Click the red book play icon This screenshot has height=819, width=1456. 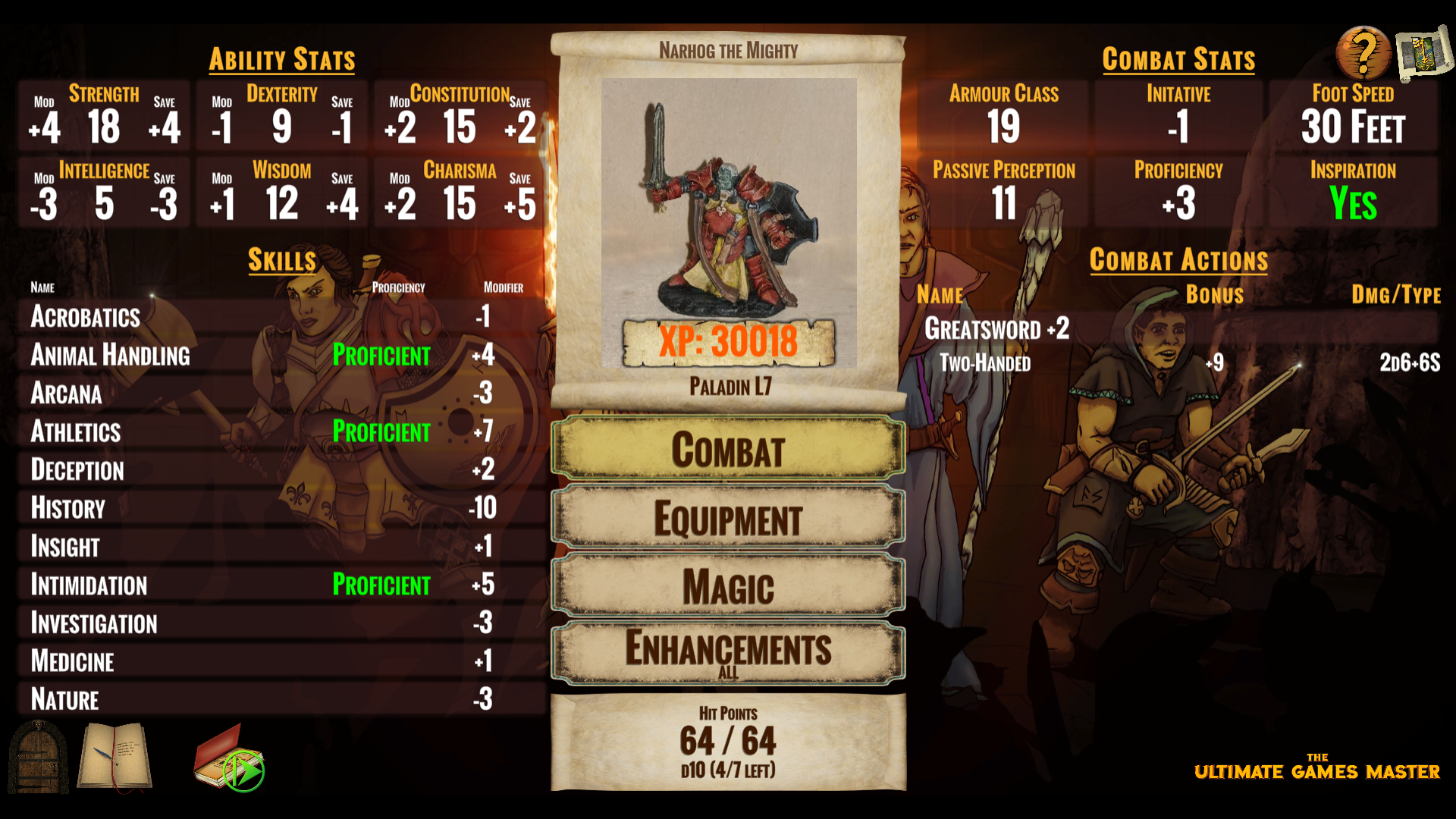229,760
